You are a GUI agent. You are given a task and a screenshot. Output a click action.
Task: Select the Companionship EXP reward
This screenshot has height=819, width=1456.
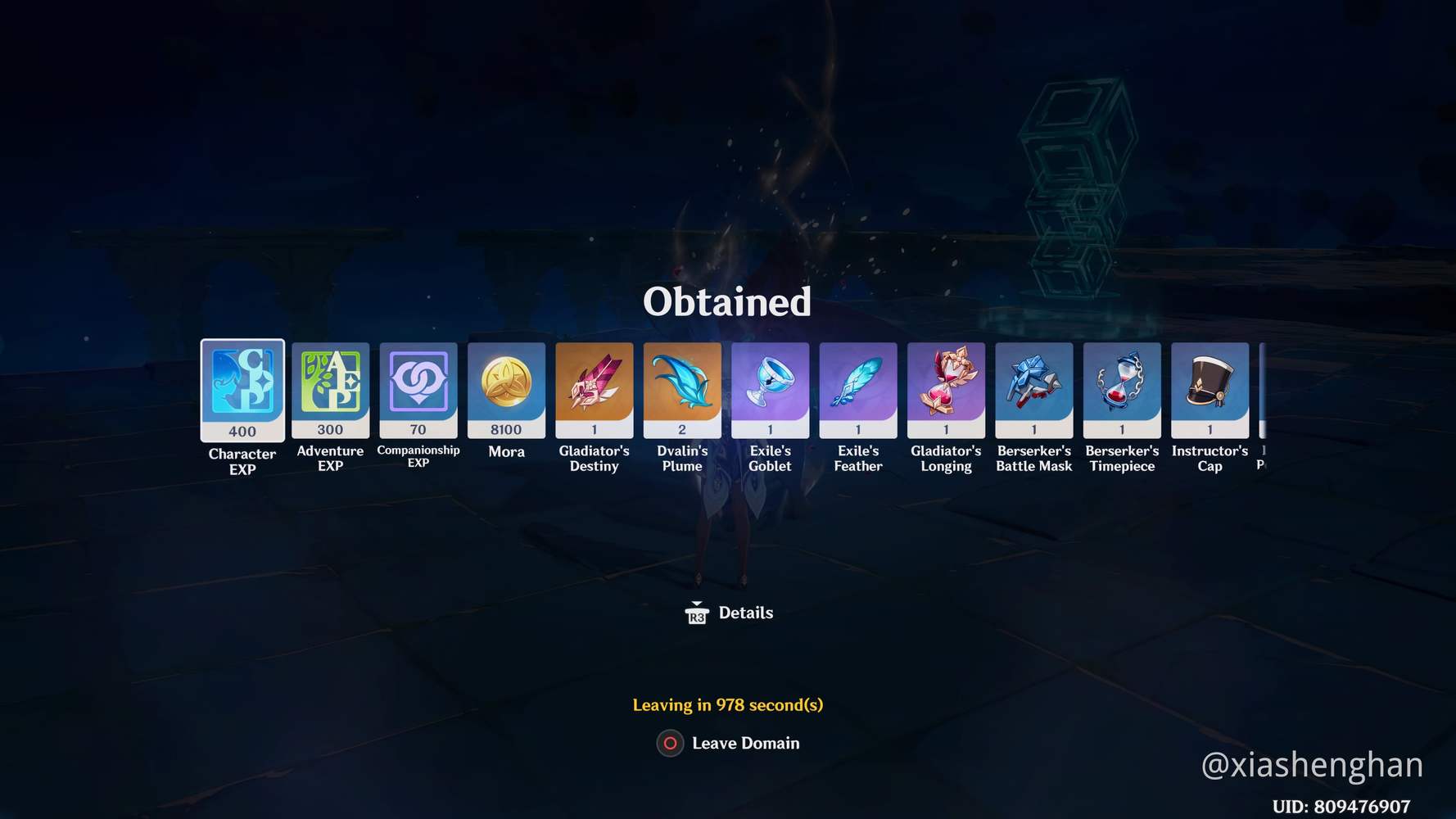[418, 387]
